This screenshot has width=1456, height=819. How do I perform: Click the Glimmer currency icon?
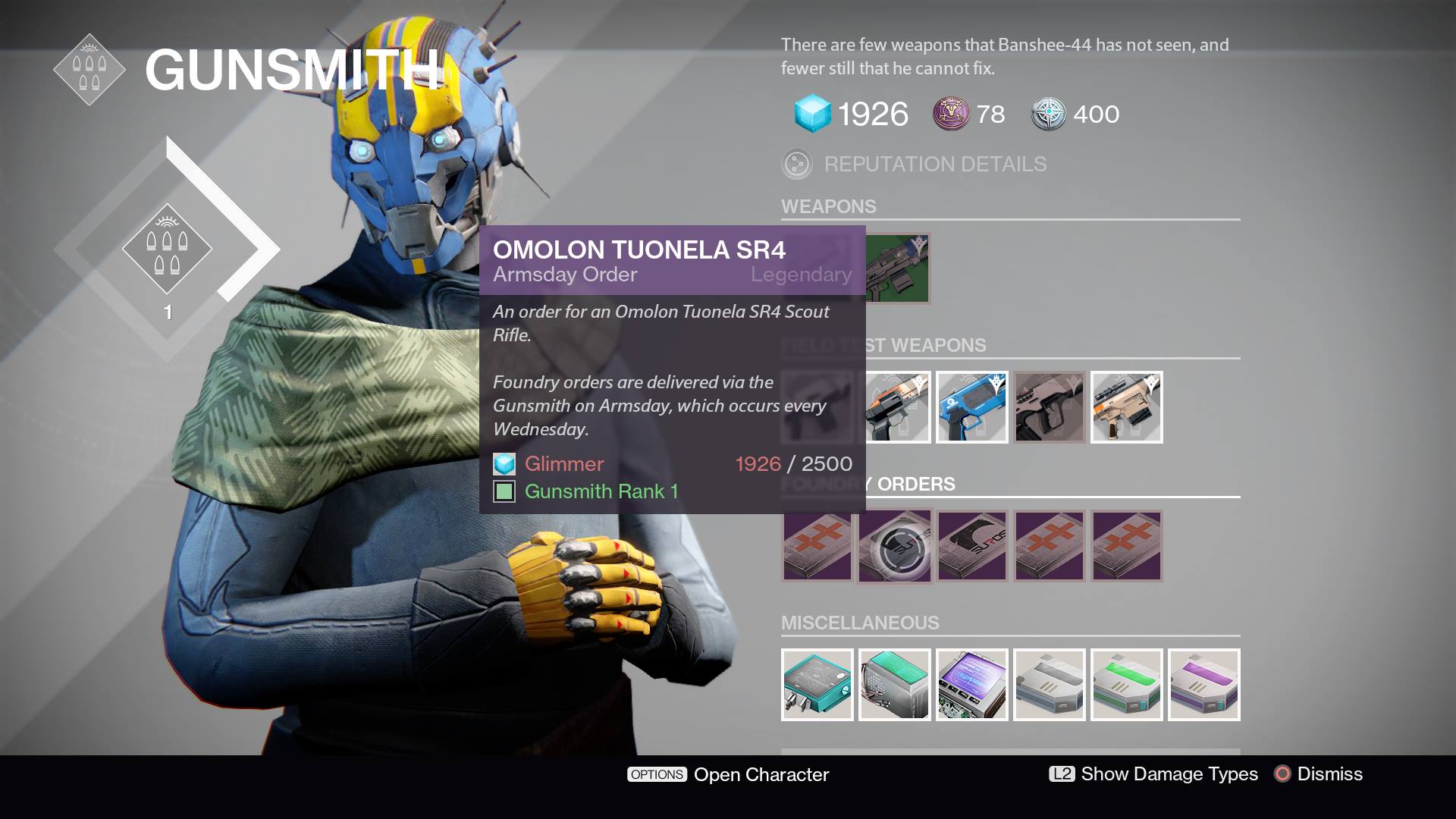click(x=811, y=115)
